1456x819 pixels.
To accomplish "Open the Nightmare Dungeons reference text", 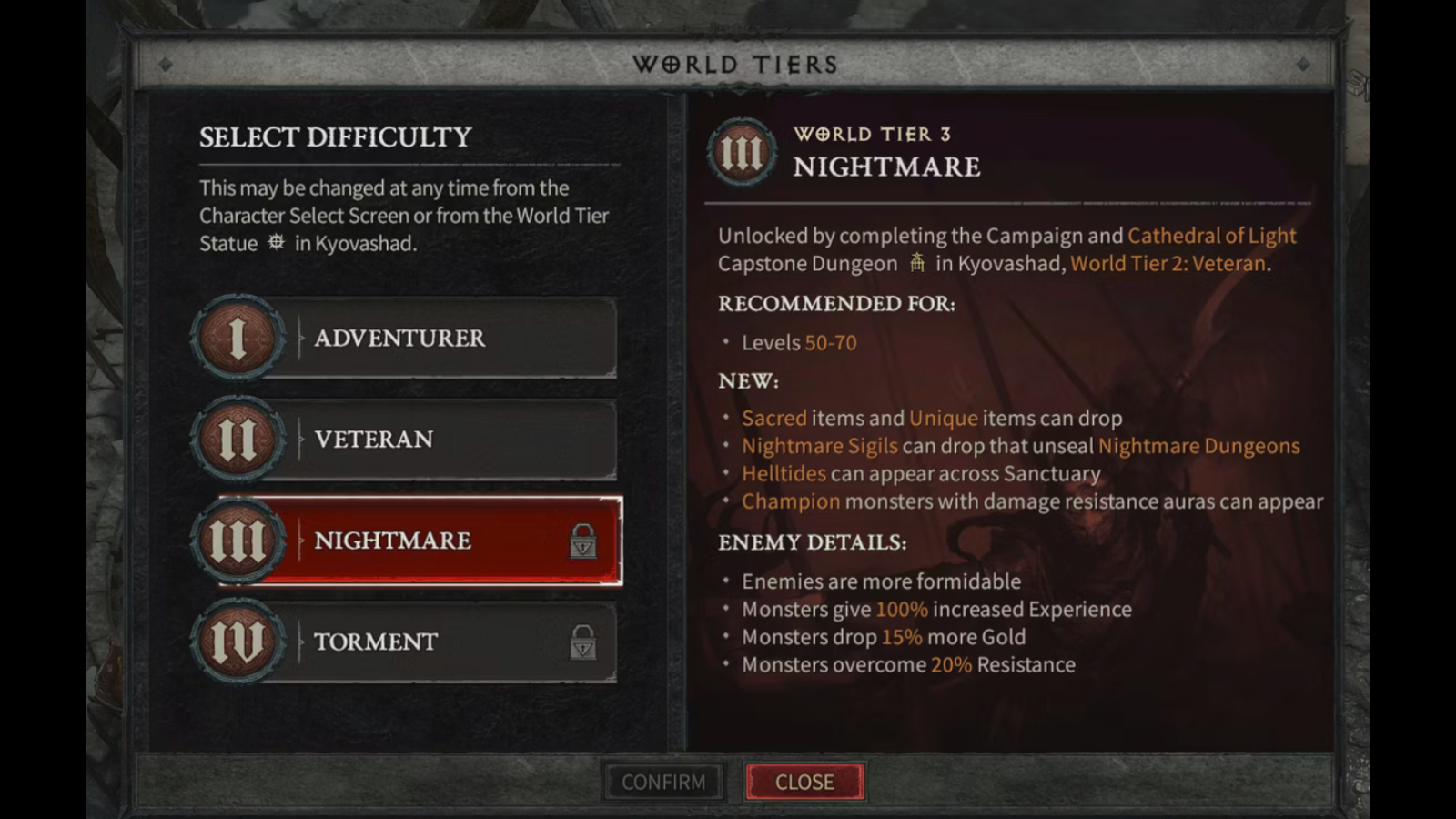I will [1199, 446].
